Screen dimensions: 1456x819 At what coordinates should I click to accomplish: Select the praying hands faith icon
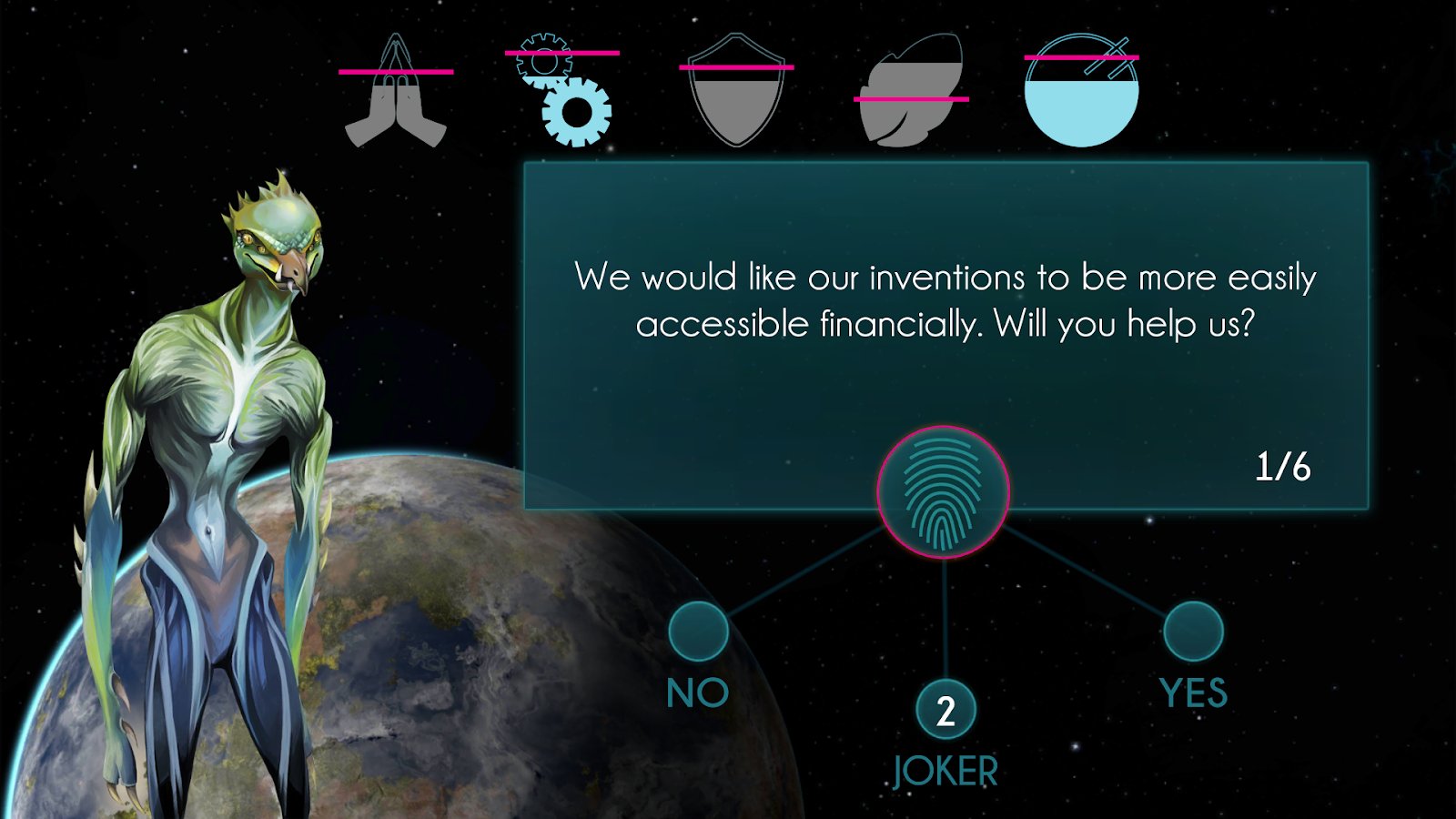click(396, 93)
